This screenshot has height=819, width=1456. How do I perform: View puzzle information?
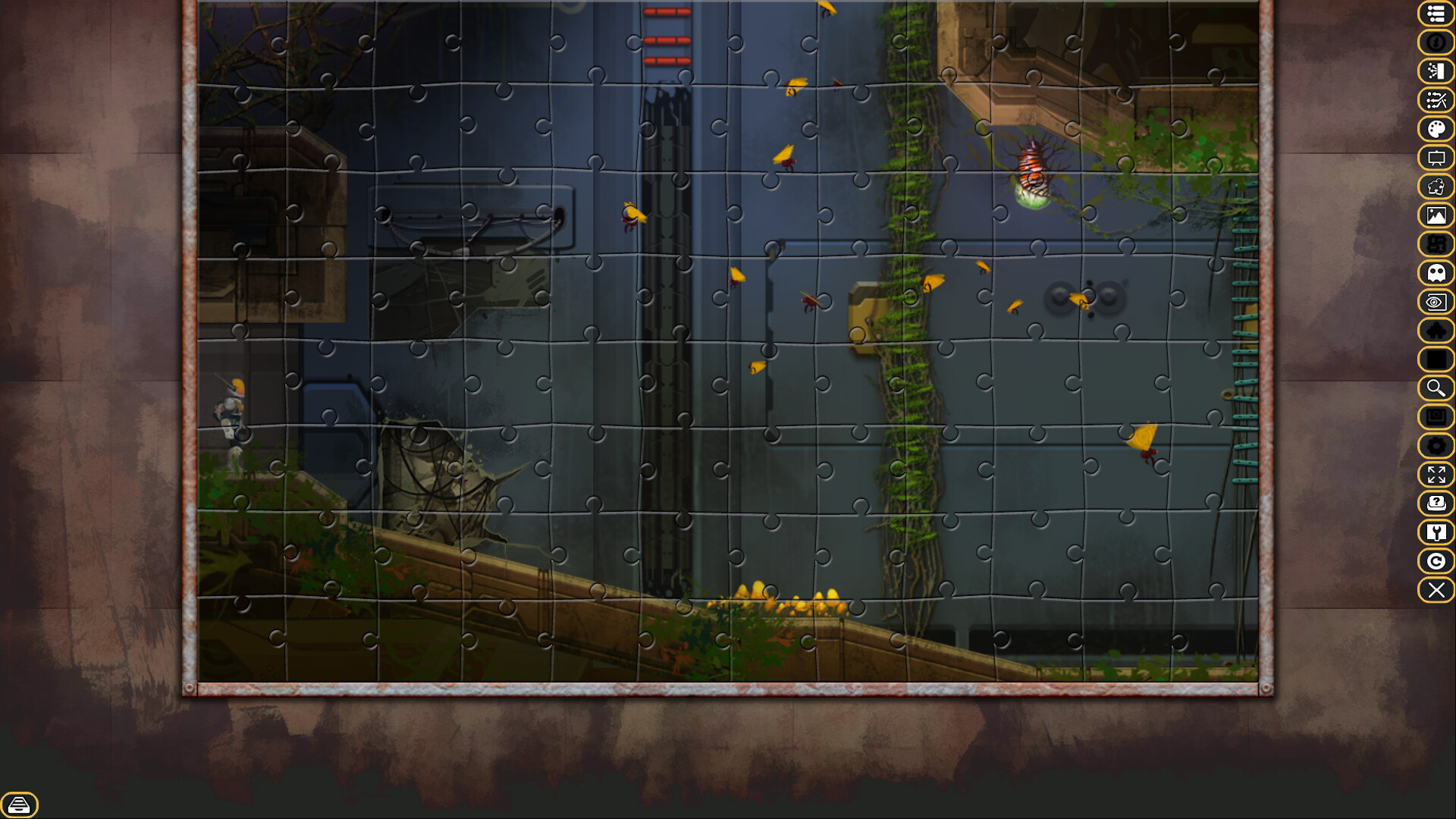(1436, 43)
